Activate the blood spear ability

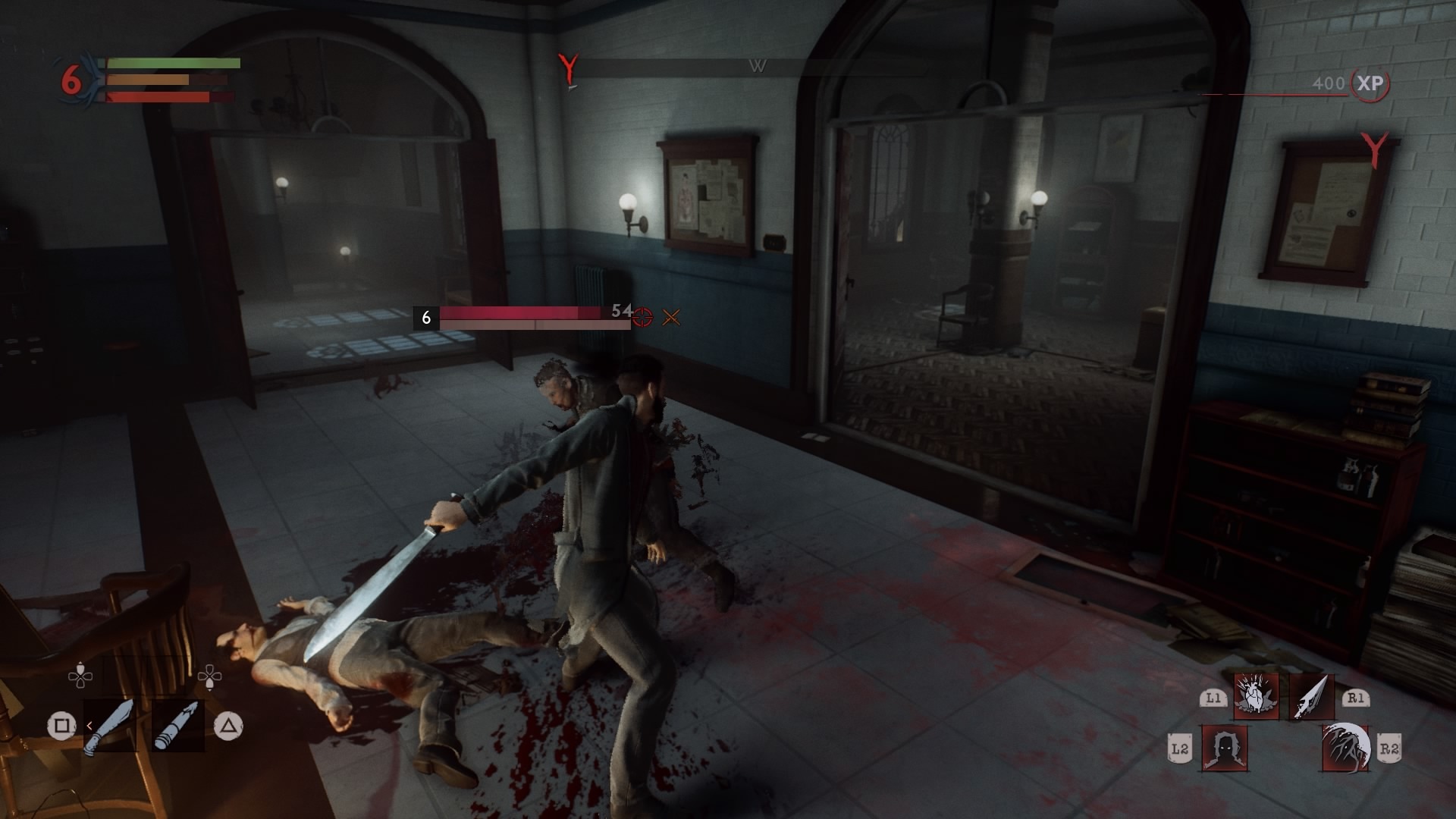(x=1312, y=697)
